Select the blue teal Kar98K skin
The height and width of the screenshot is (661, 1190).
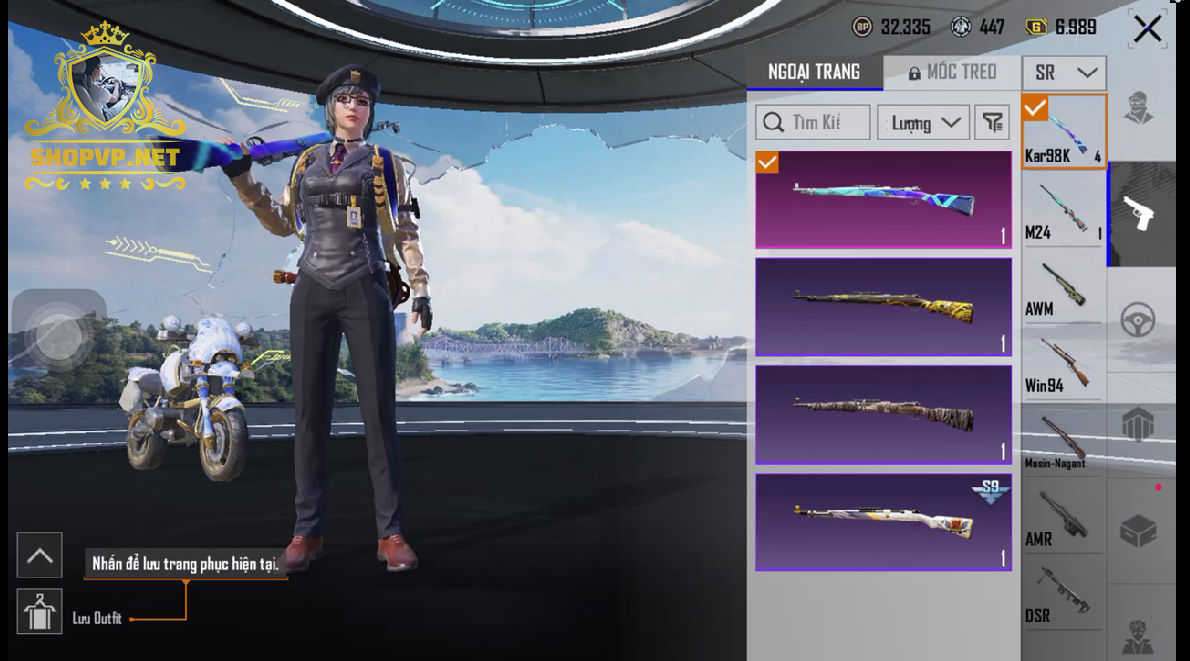tap(883, 199)
